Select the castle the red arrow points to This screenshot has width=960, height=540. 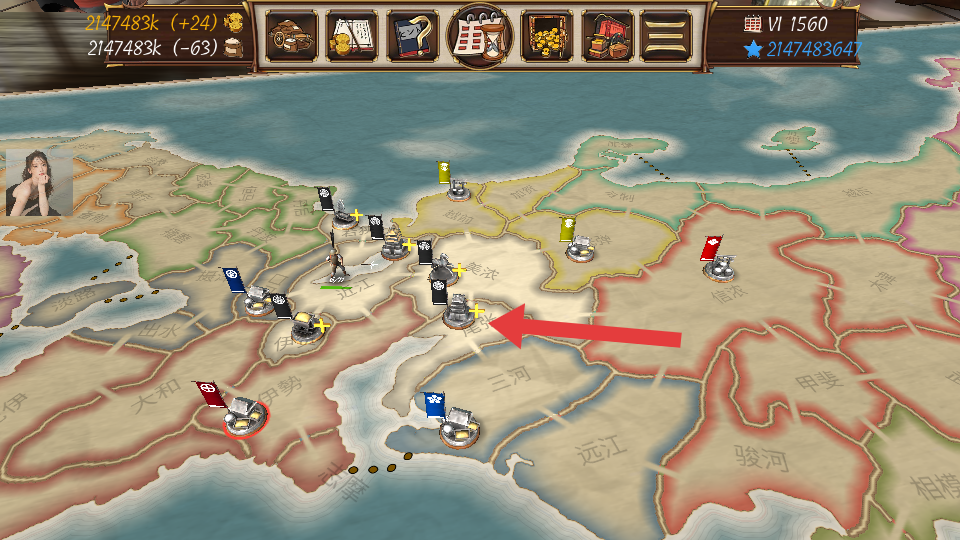pos(459,310)
